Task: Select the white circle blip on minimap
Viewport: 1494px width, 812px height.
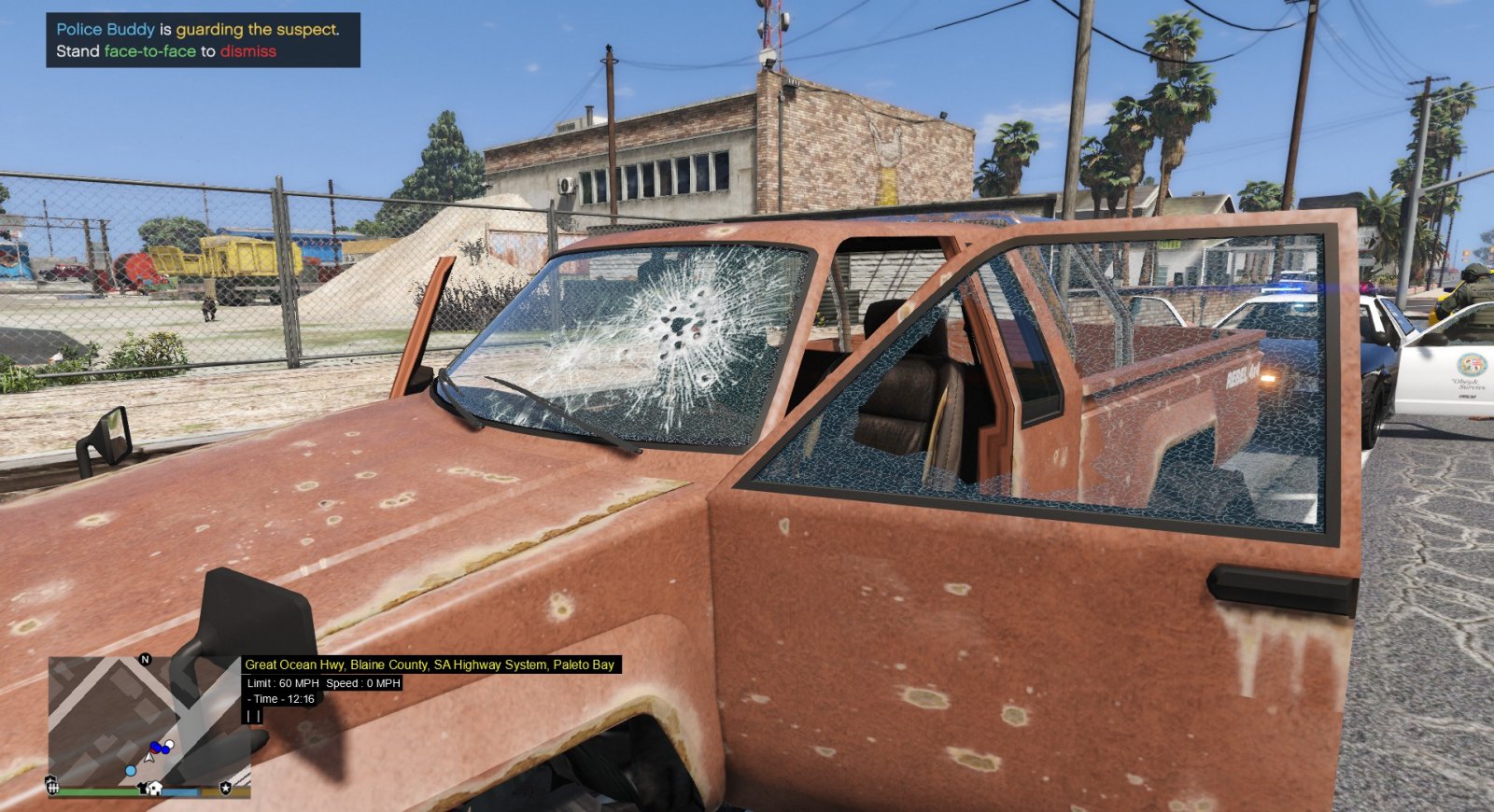Action: pos(169,745)
